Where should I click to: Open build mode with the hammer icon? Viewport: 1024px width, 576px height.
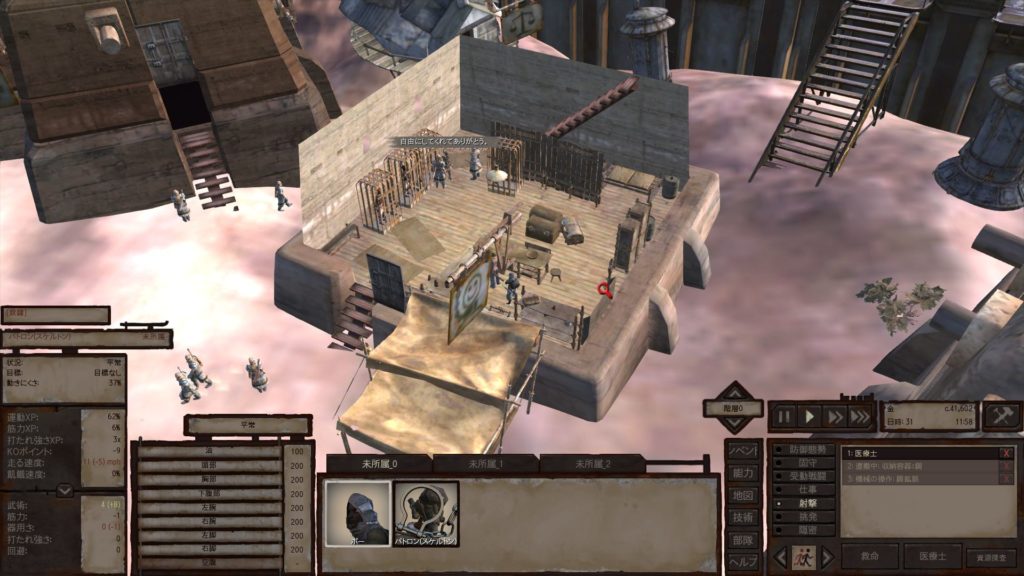(x=1001, y=416)
